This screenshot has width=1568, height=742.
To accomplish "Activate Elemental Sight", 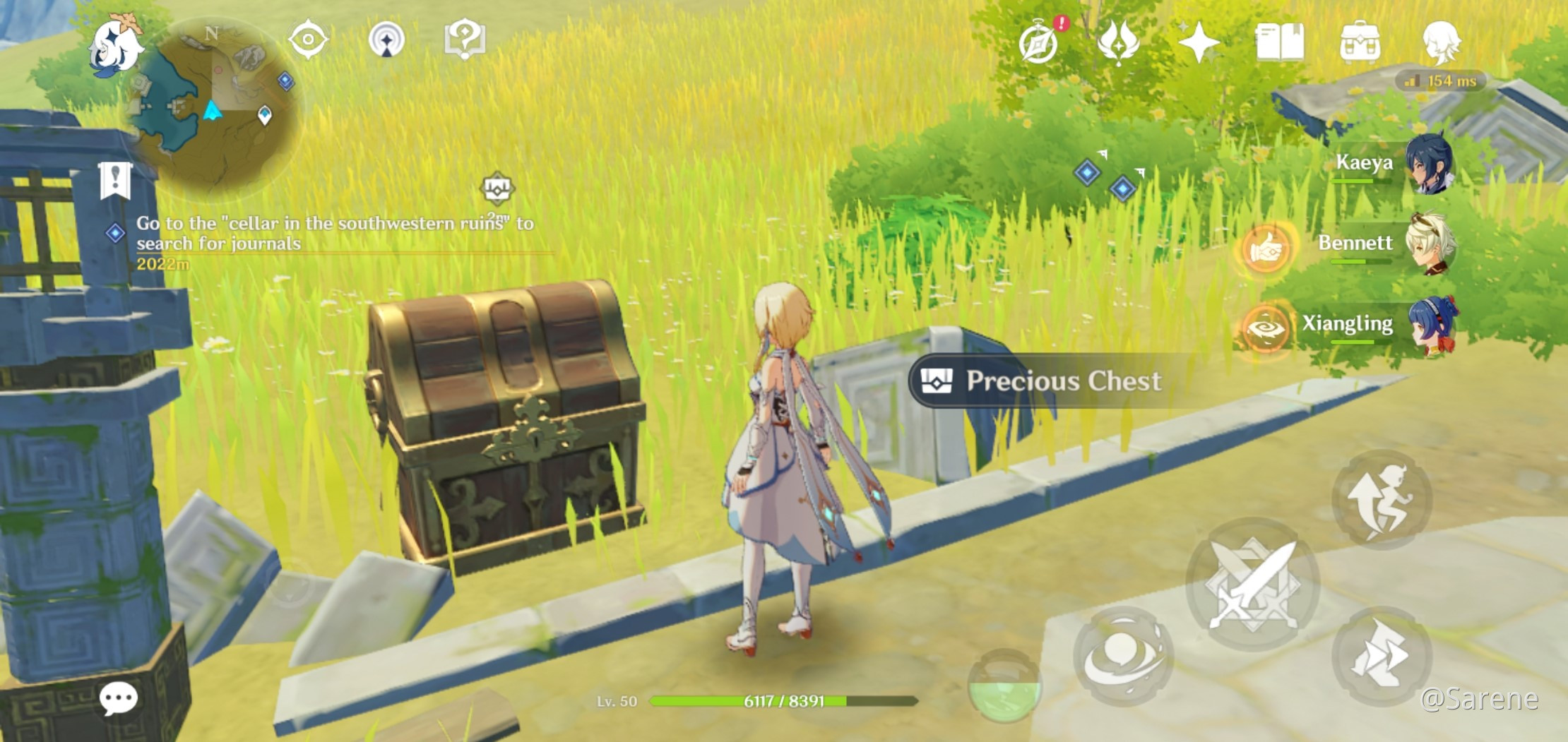I will point(309,40).
